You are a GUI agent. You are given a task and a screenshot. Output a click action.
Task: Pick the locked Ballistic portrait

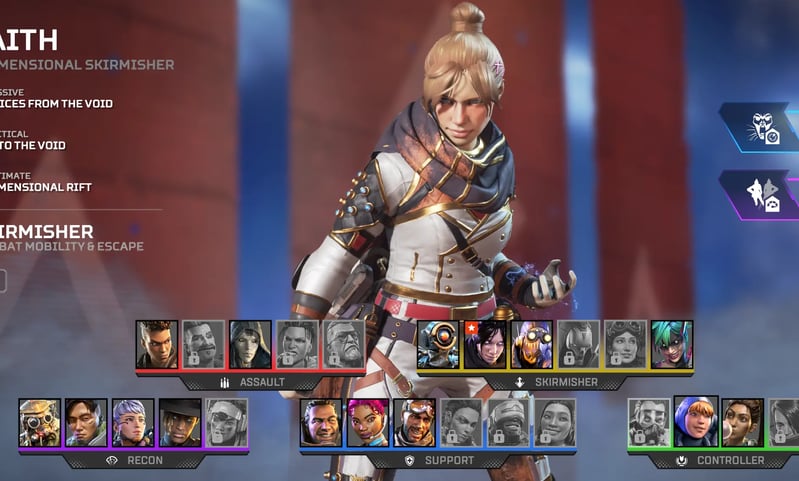point(344,344)
